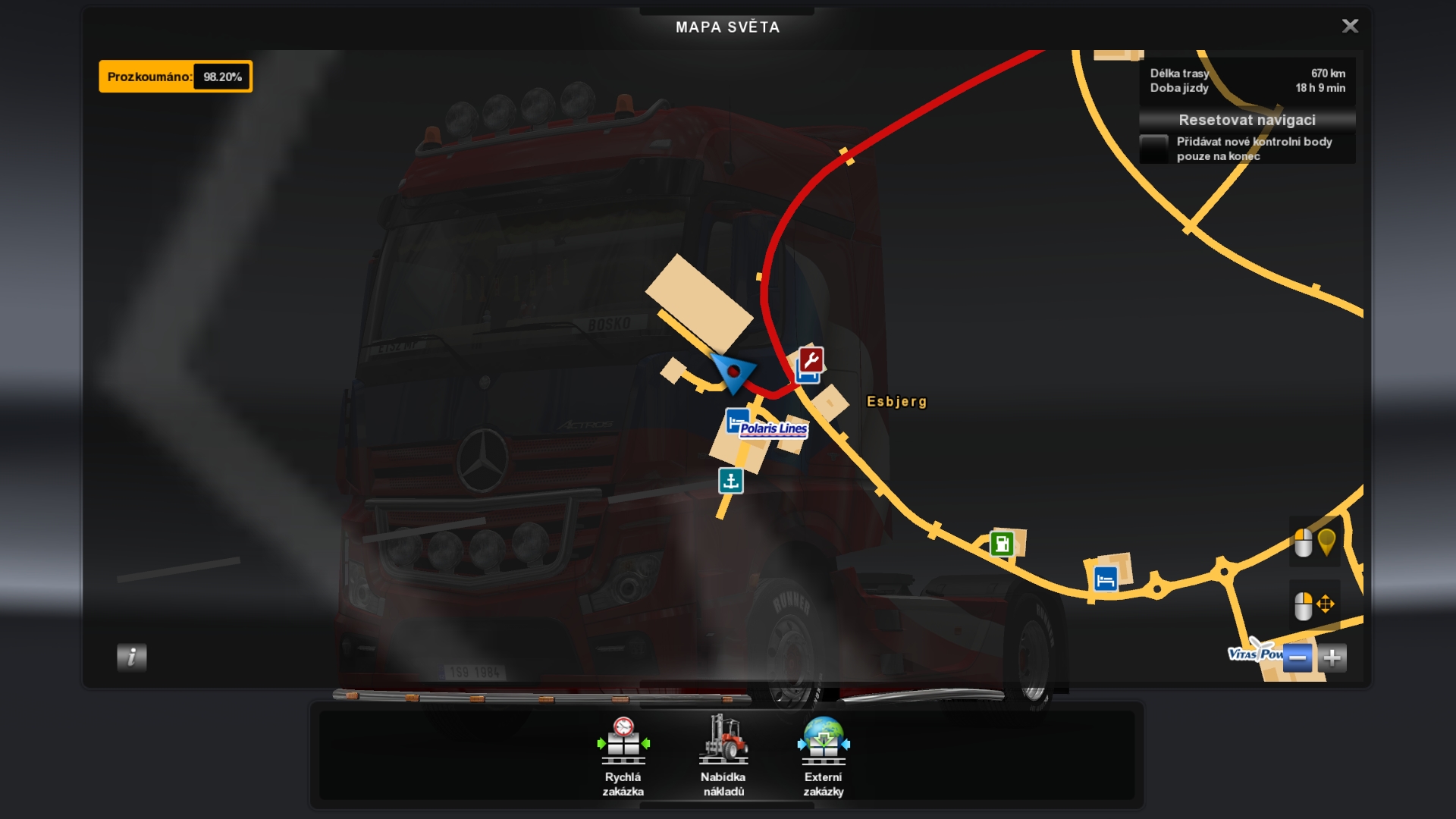Select the port anchor marker

731,481
